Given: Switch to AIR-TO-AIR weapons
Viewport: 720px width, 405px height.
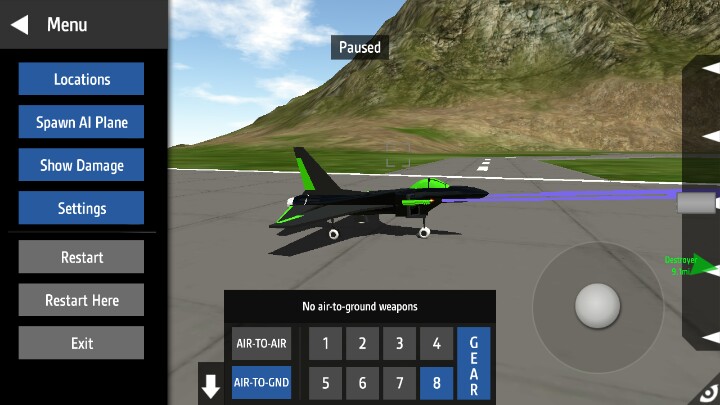Looking at the screenshot, I should 261,344.
